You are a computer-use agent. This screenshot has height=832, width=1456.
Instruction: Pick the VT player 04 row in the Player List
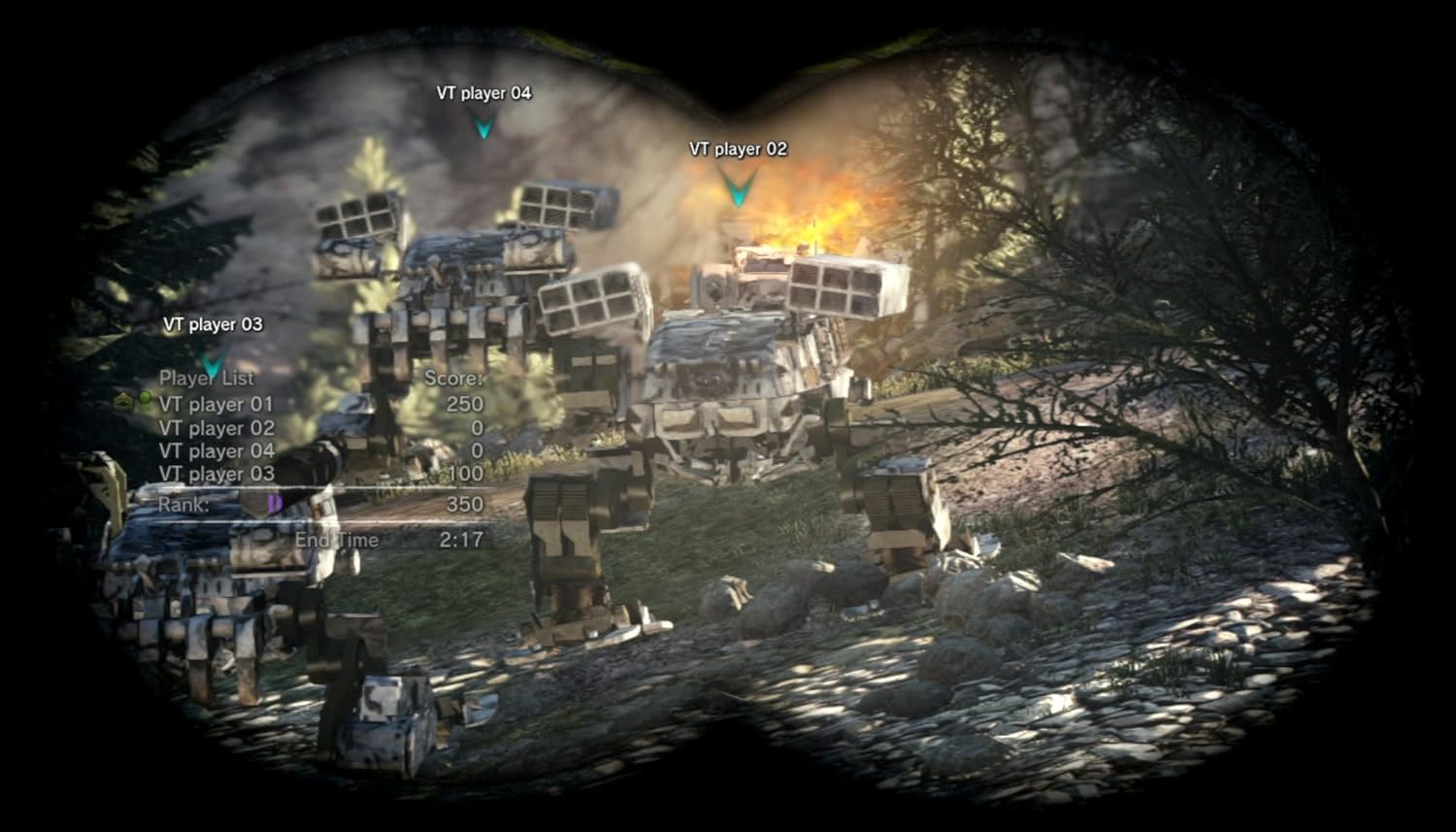216,451
